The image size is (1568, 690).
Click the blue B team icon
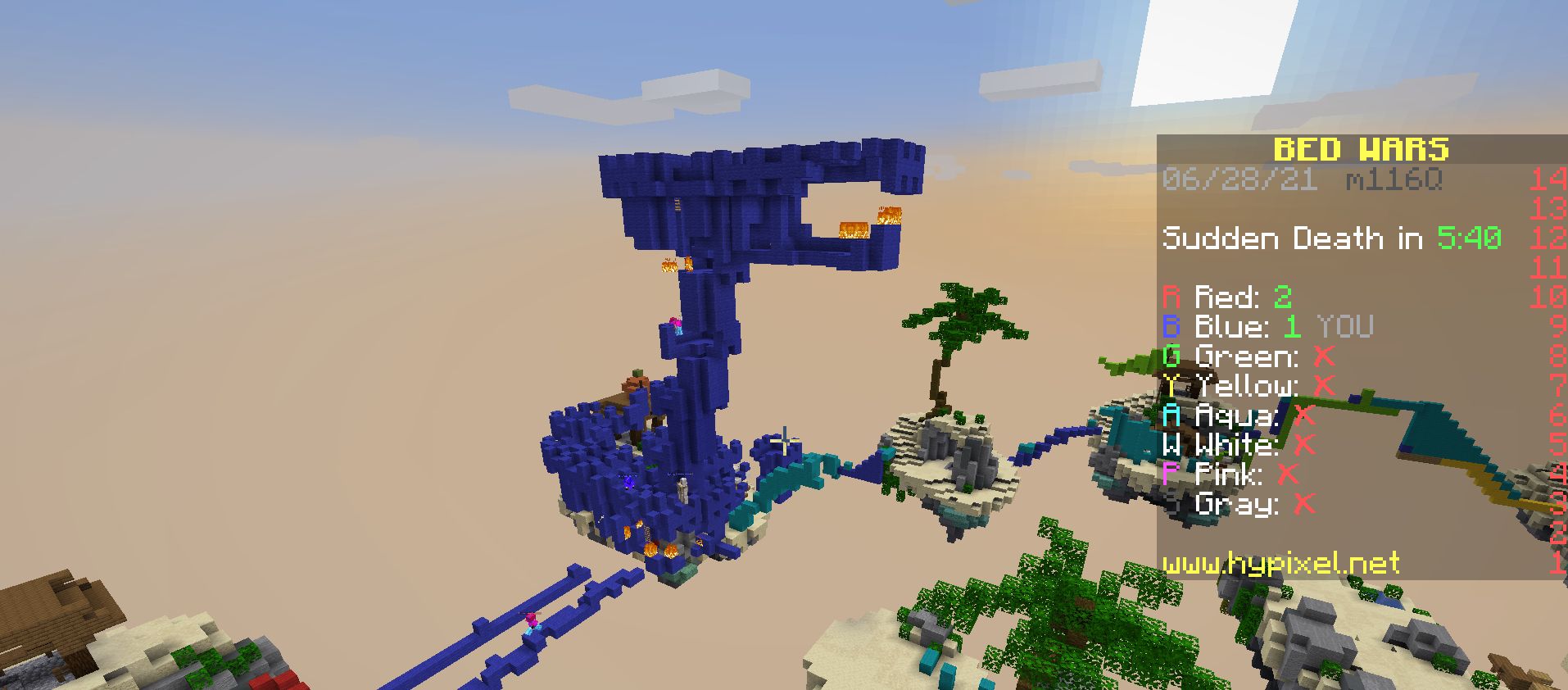coord(1173,325)
